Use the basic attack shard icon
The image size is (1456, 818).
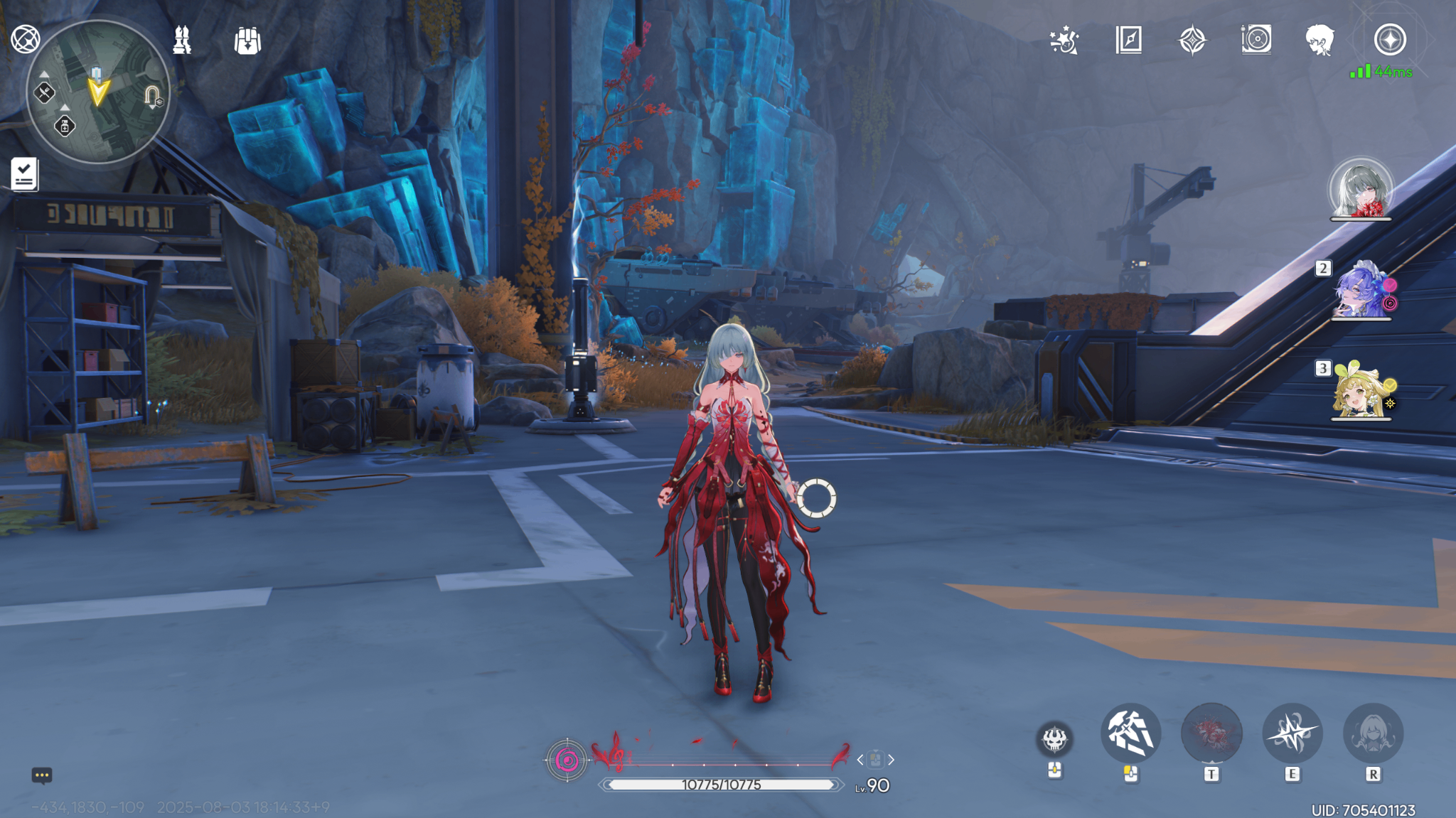(1130, 733)
